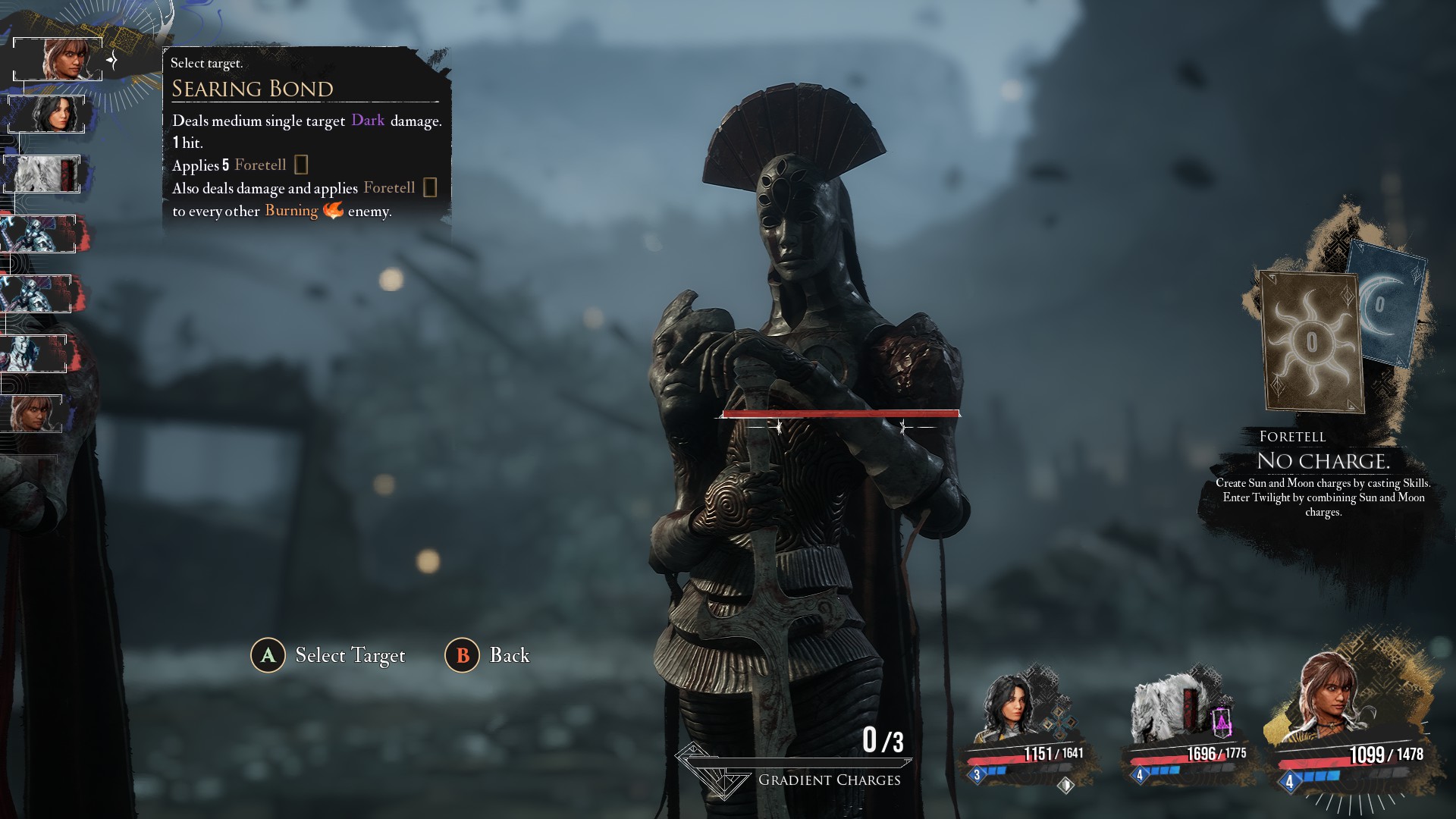Click the turn order portrait beside the star marker
Screen dimensions: 1456x819
[x=59, y=58]
